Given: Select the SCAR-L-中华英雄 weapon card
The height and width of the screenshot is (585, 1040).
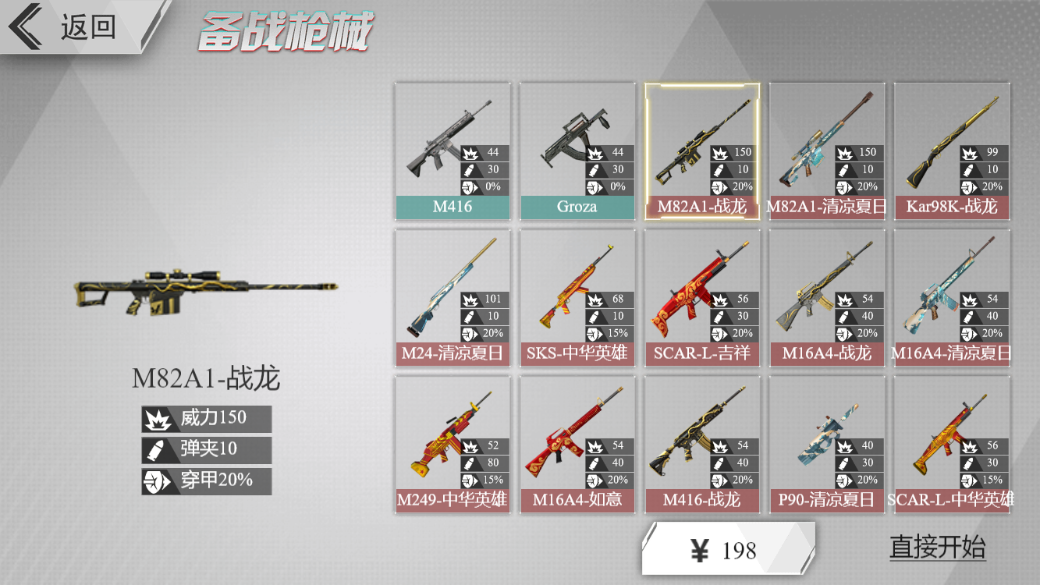Looking at the screenshot, I should pos(951,444).
